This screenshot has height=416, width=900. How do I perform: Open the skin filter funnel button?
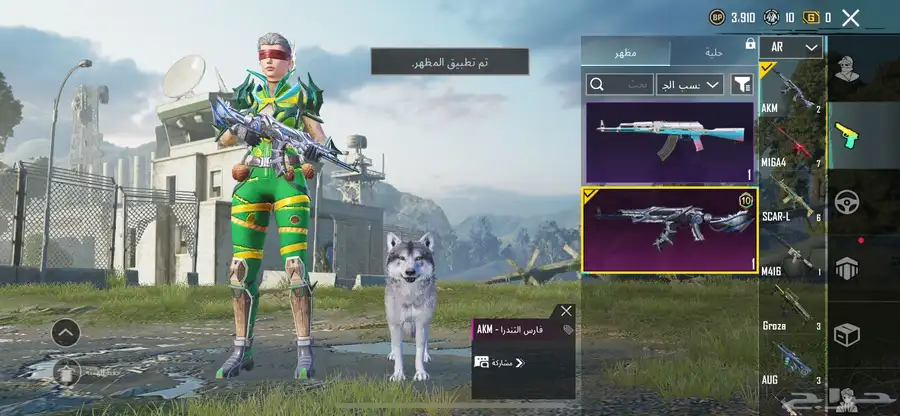tap(742, 84)
